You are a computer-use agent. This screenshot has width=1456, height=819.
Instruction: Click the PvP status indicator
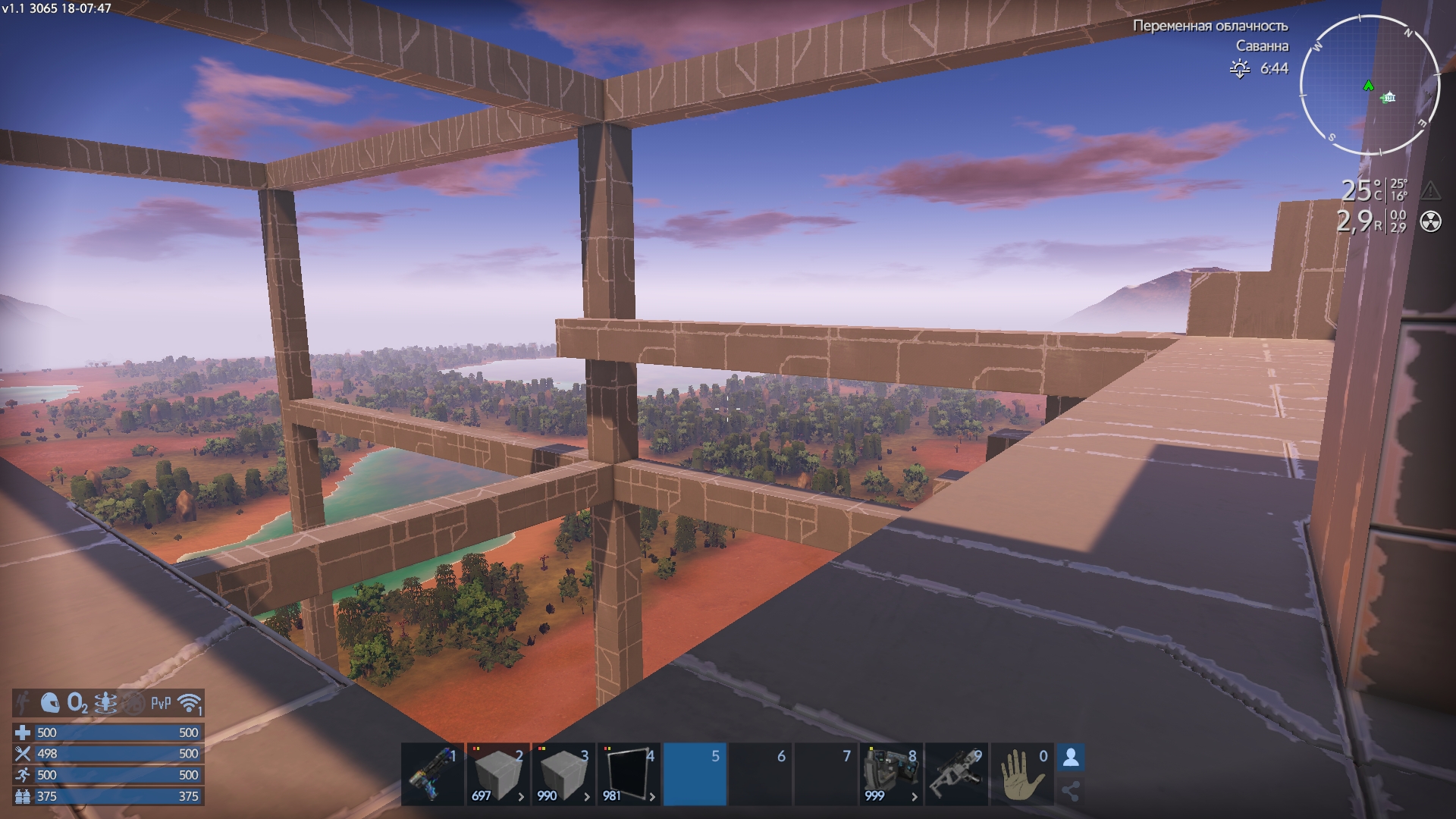161,704
